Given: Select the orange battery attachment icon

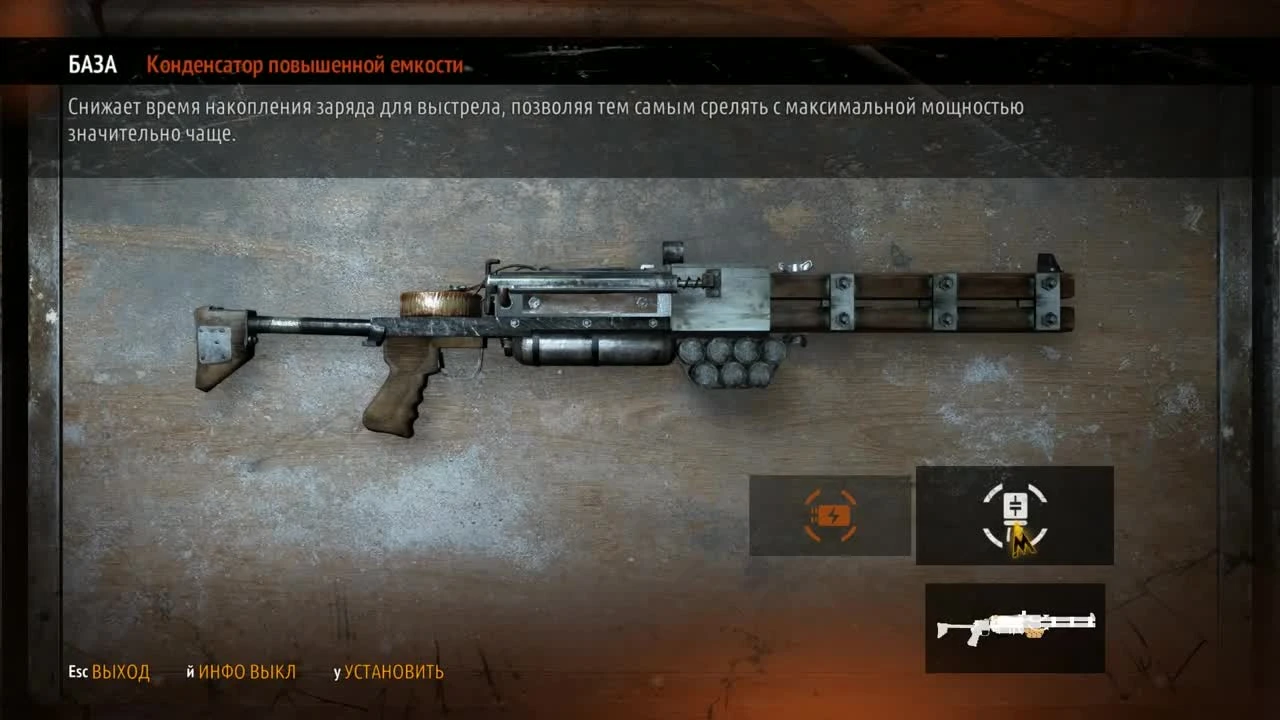Looking at the screenshot, I should click(x=830, y=516).
